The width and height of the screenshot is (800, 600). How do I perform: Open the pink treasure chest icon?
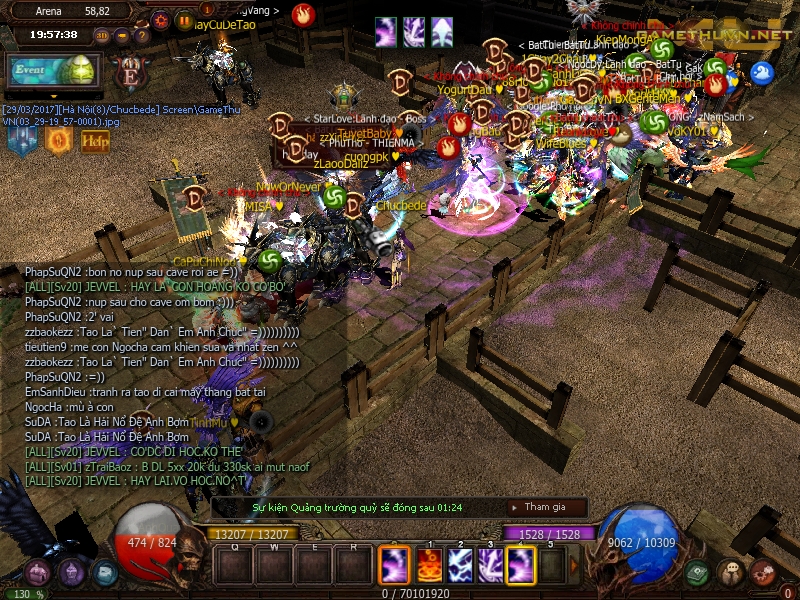pos(38,573)
